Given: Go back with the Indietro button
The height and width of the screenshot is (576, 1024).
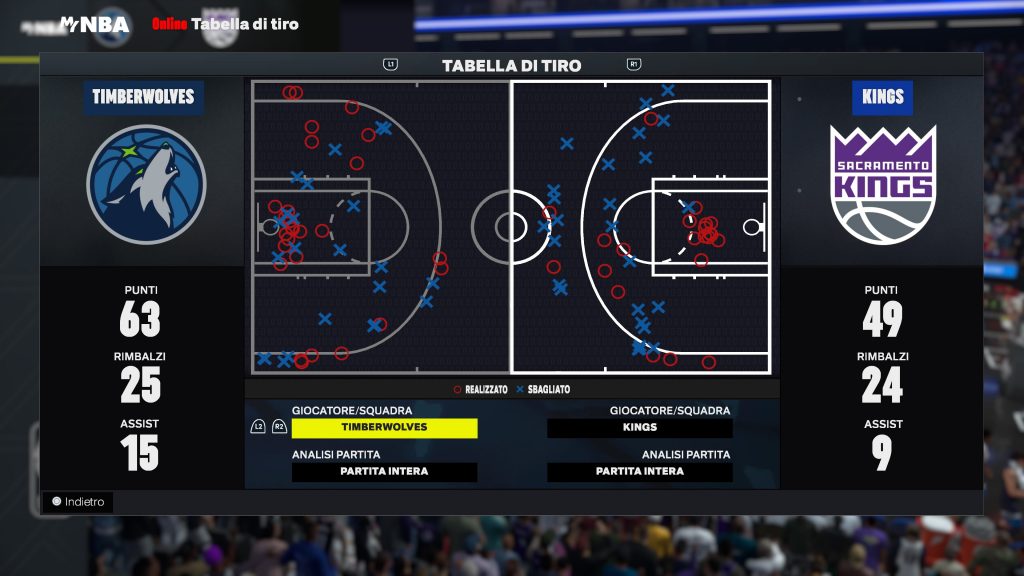Looking at the screenshot, I should pos(78,502).
